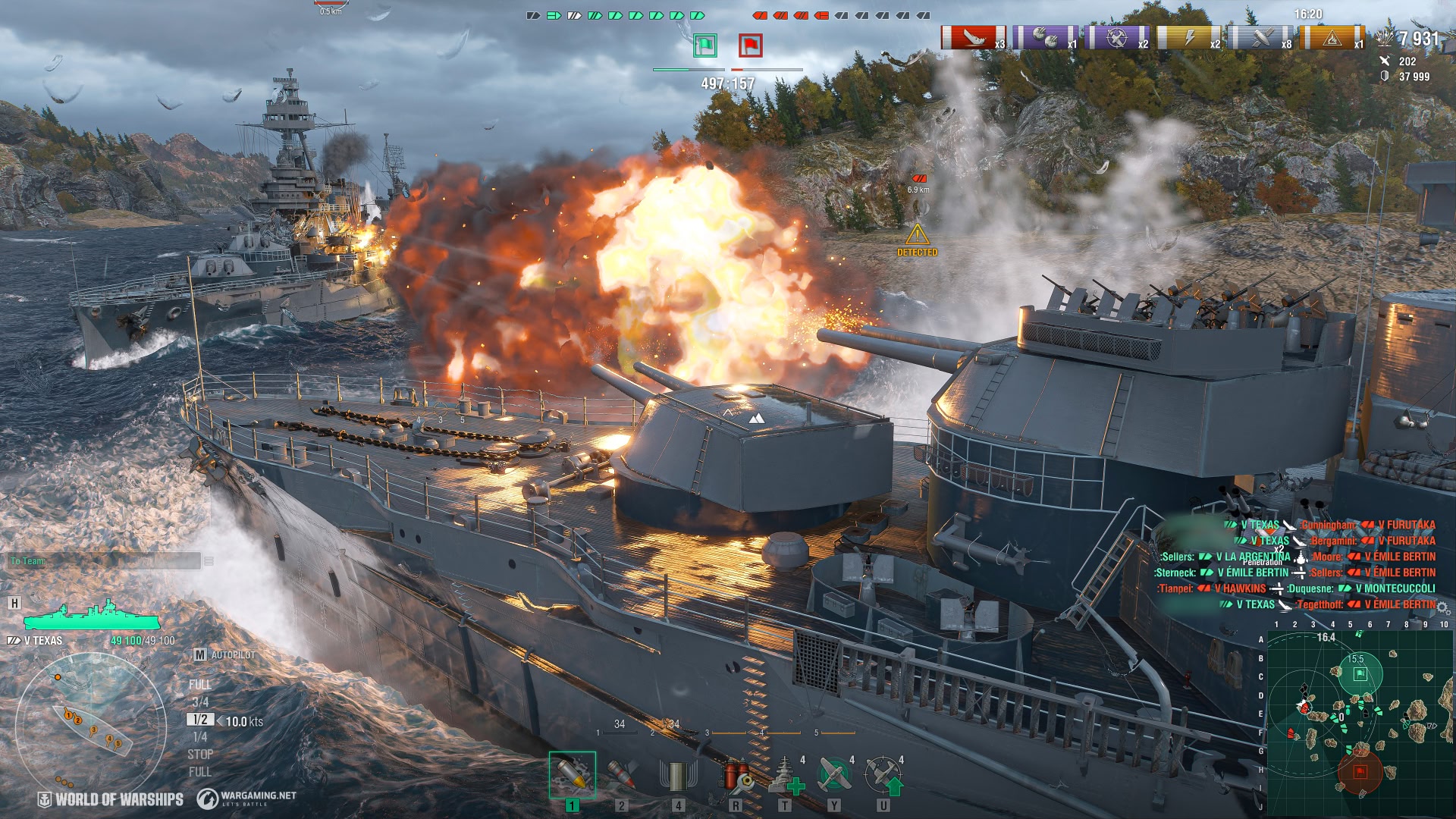Activate the Damage Control Party consumable
The image size is (1456, 819).
click(x=735, y=775)
